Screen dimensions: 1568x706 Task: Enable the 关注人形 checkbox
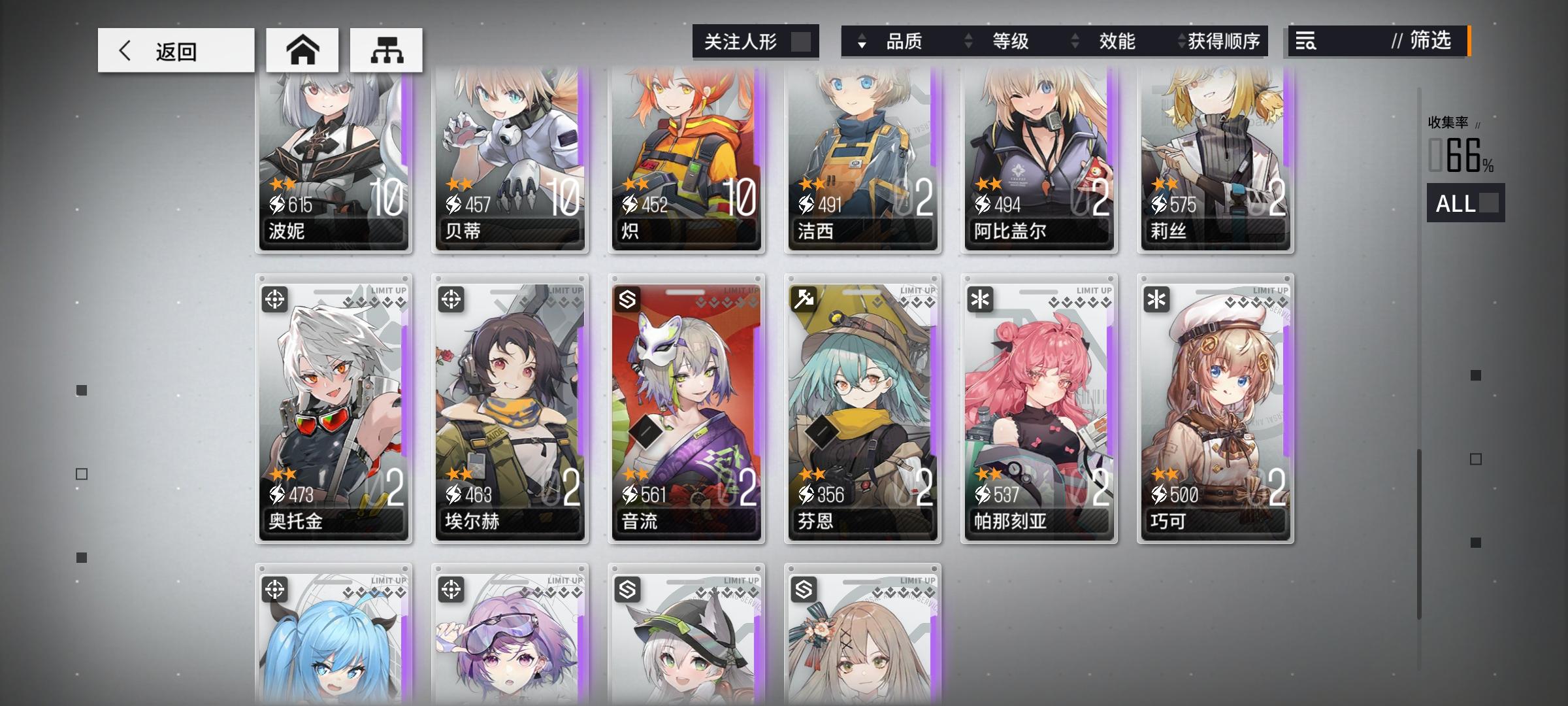[x=802, y=41]
